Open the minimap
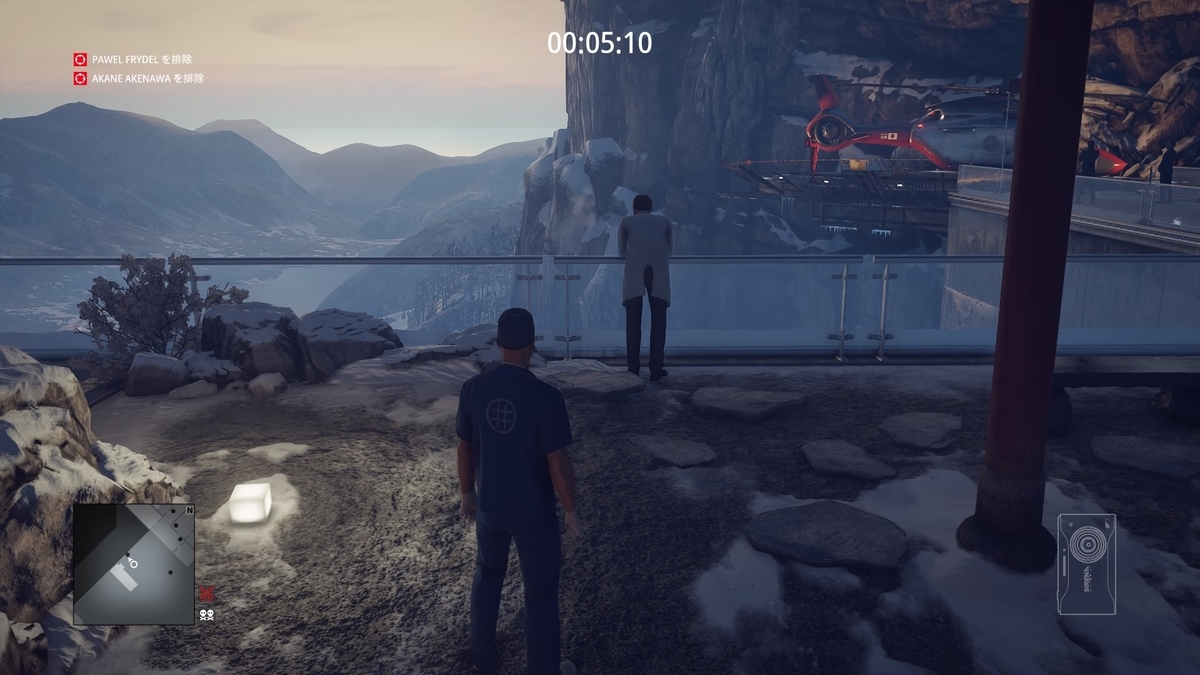 pos(133,564)
